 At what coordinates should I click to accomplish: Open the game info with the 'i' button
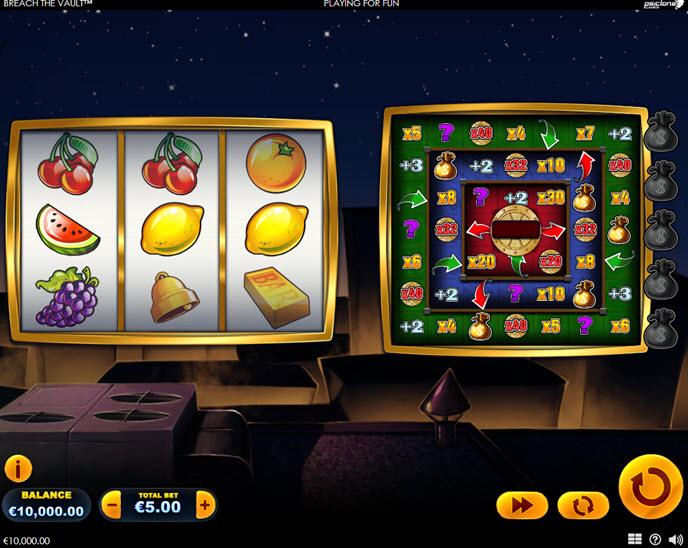18,468
